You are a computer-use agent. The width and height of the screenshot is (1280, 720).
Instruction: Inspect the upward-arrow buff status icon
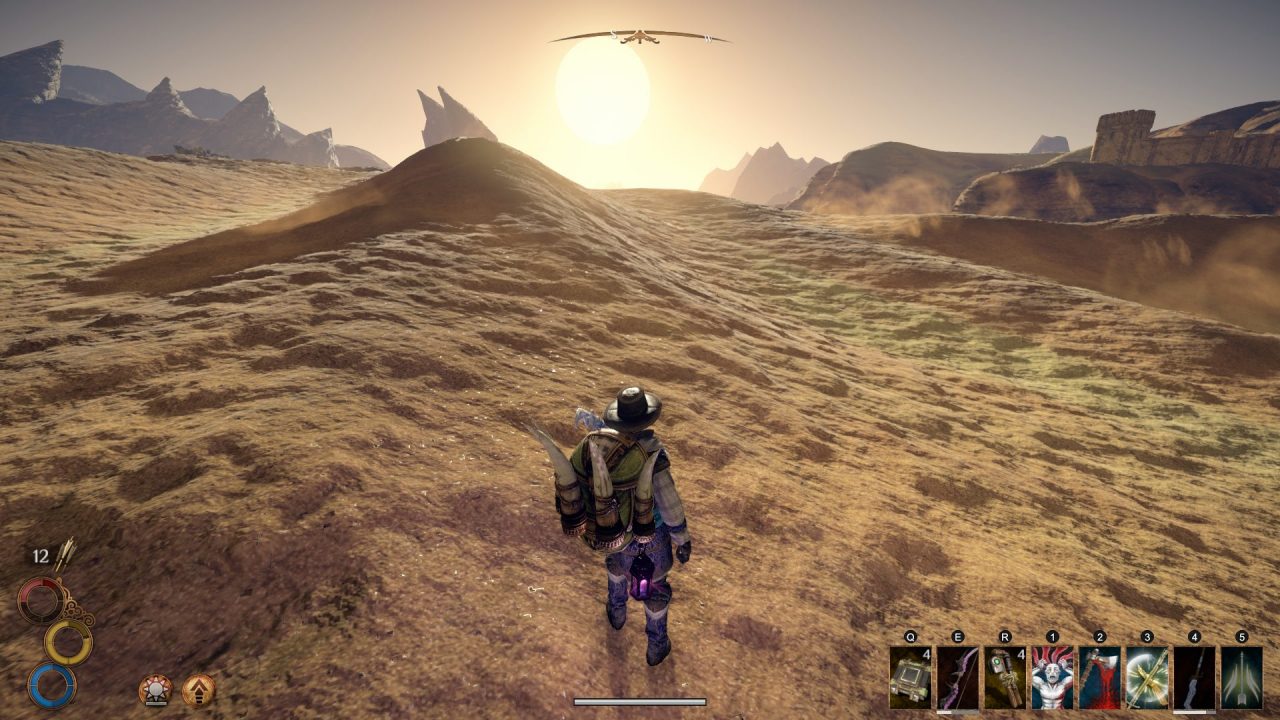tap(198, 690)
